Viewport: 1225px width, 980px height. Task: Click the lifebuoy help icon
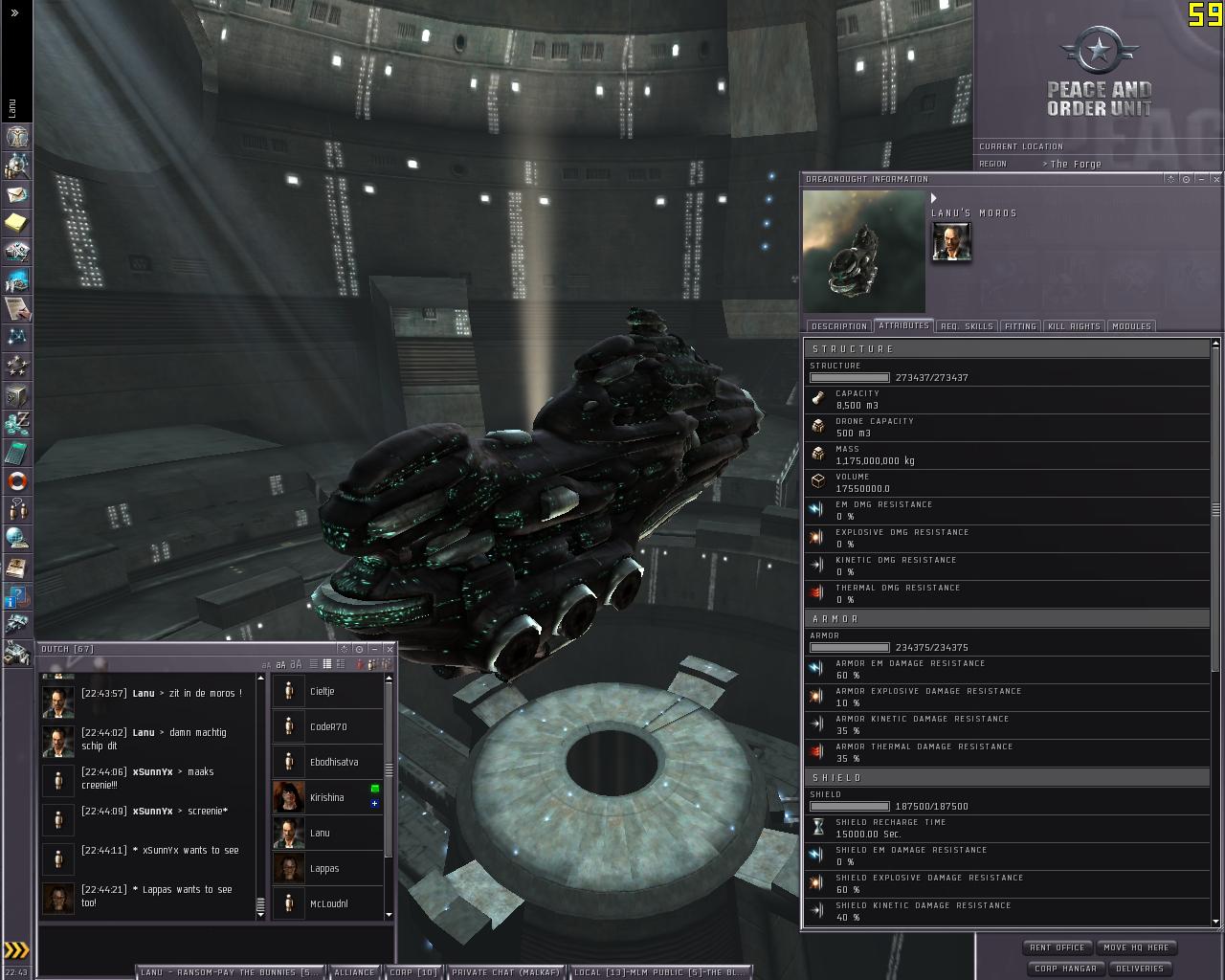tap(17, 481)
